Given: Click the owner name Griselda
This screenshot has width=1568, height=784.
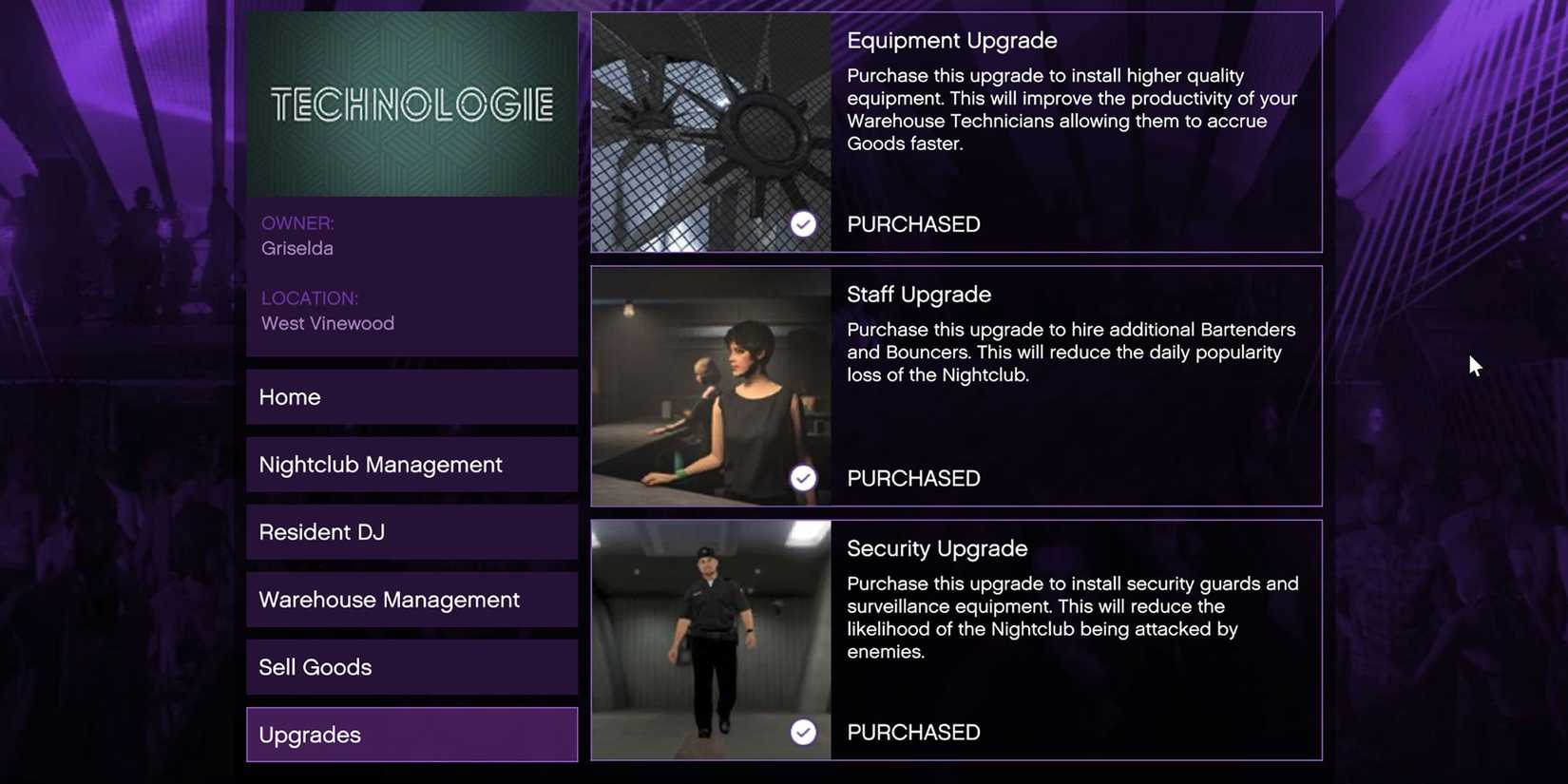Looking at the screenshot, I should 296,247.
